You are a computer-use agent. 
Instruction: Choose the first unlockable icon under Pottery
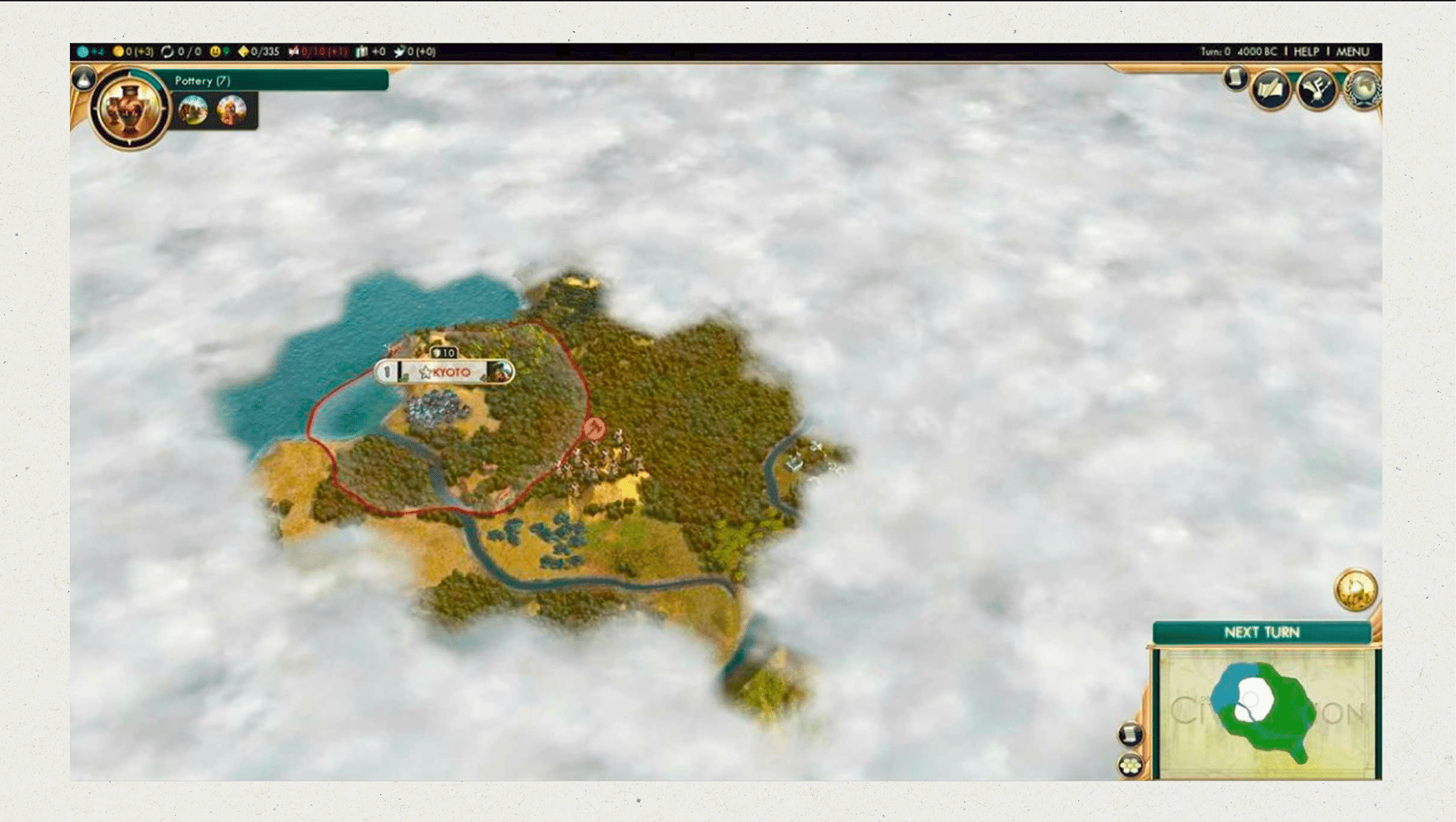[x=193, y=110]
